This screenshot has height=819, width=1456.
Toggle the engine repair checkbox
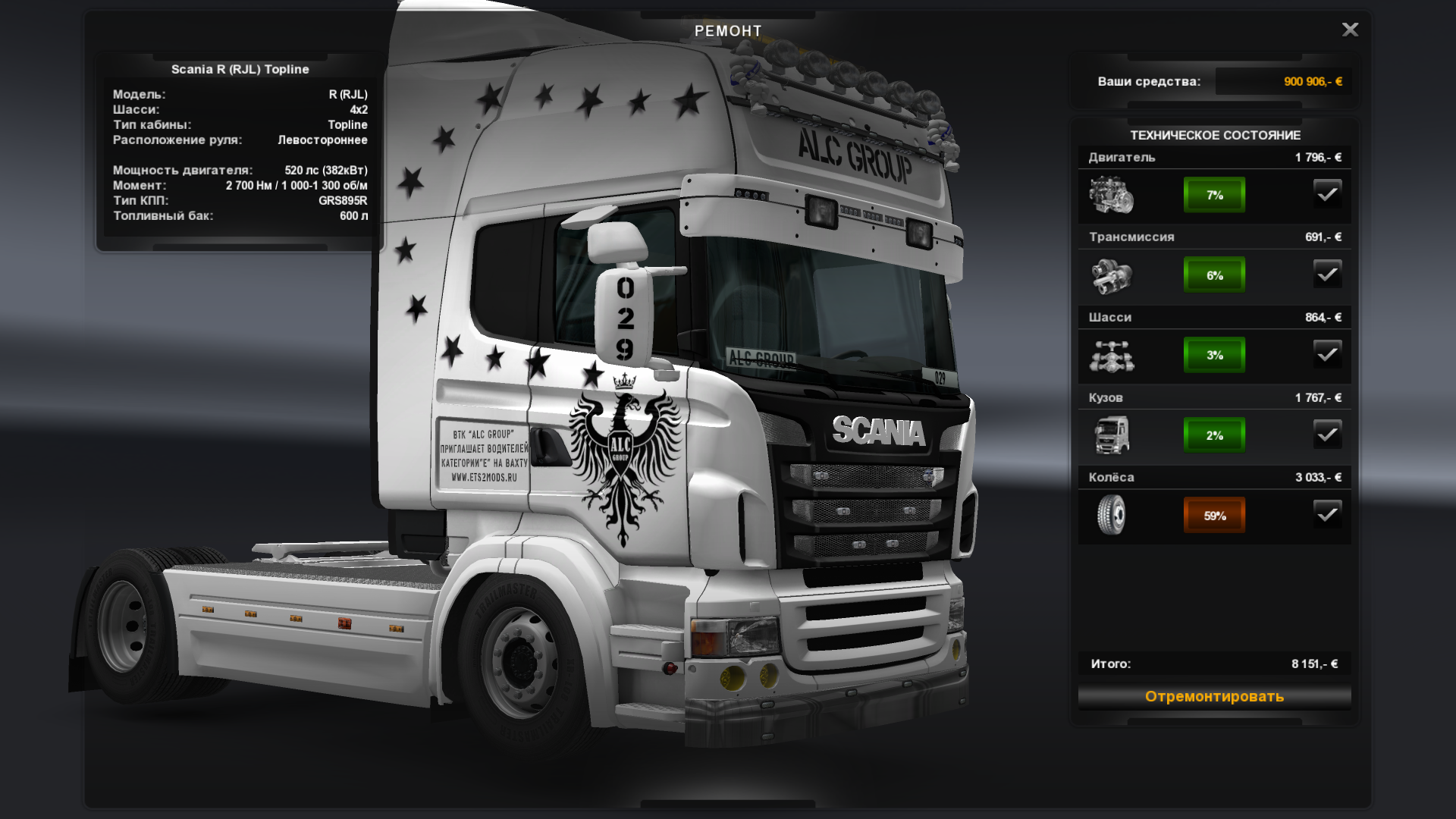[1327, 194]
